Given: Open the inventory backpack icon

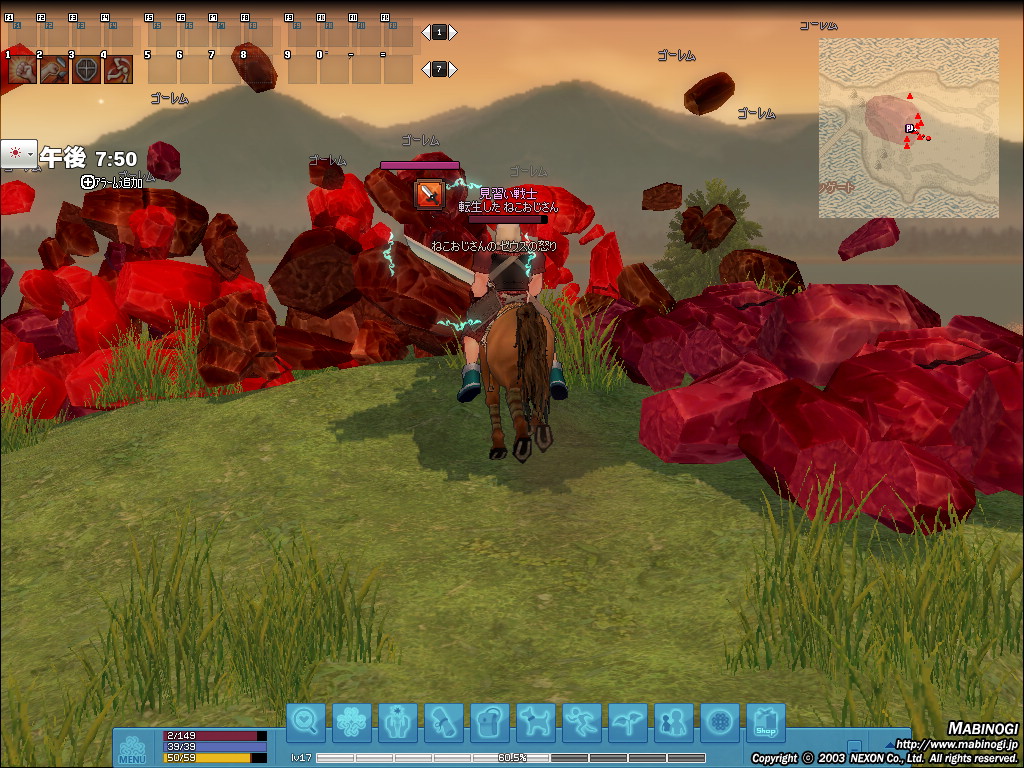Looking at the screenshot, I should tap(490, 722).
